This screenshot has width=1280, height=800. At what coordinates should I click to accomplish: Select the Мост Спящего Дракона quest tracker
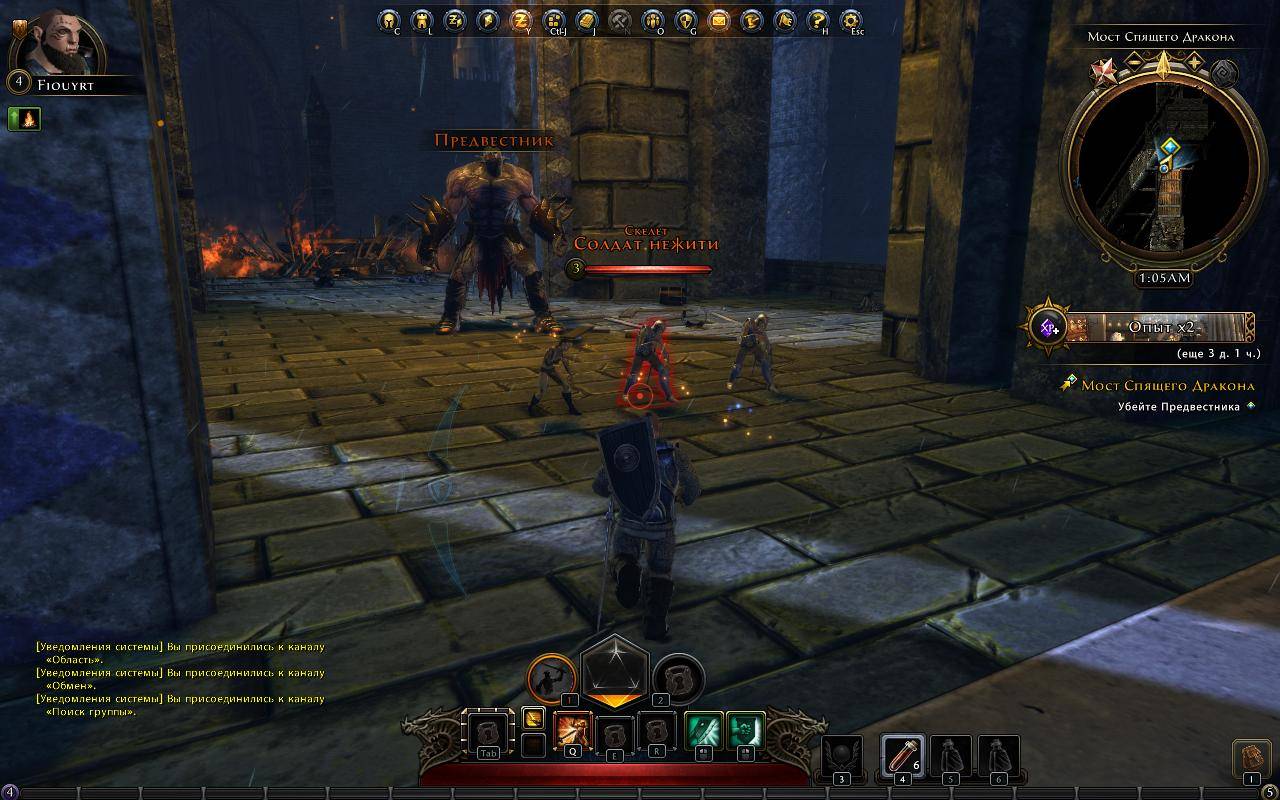1167,386
